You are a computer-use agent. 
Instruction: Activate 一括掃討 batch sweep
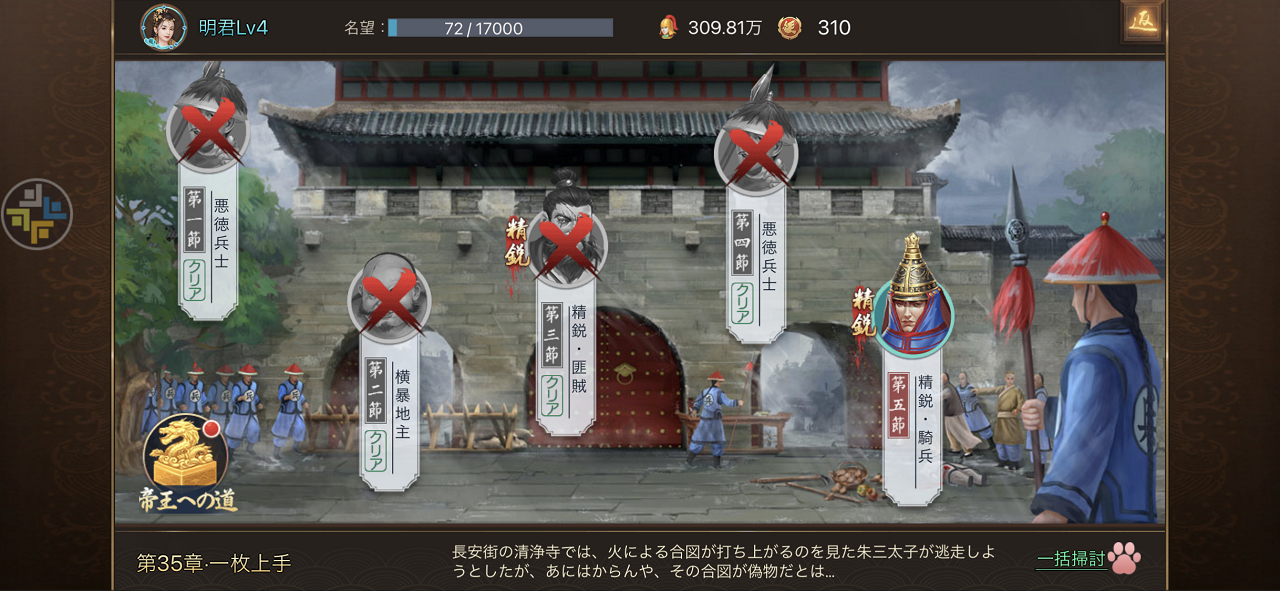coord(1088,559)
